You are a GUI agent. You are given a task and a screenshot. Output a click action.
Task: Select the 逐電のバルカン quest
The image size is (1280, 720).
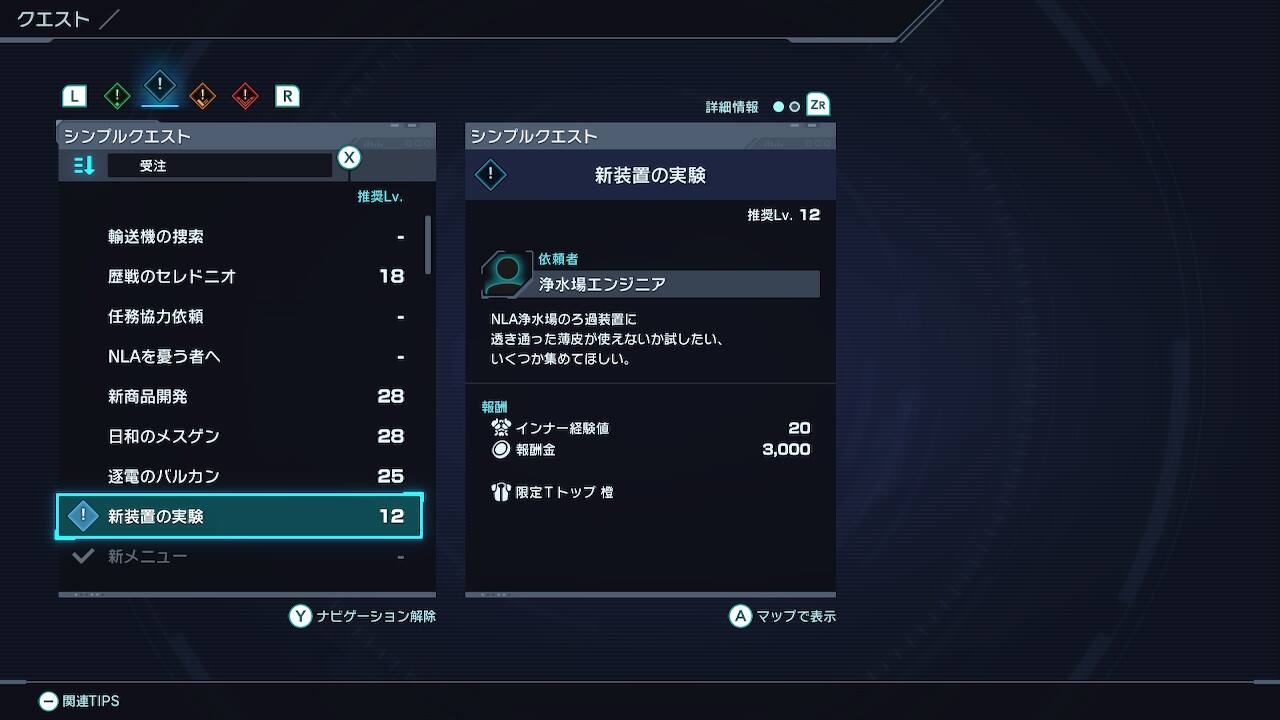coord(163,477)
